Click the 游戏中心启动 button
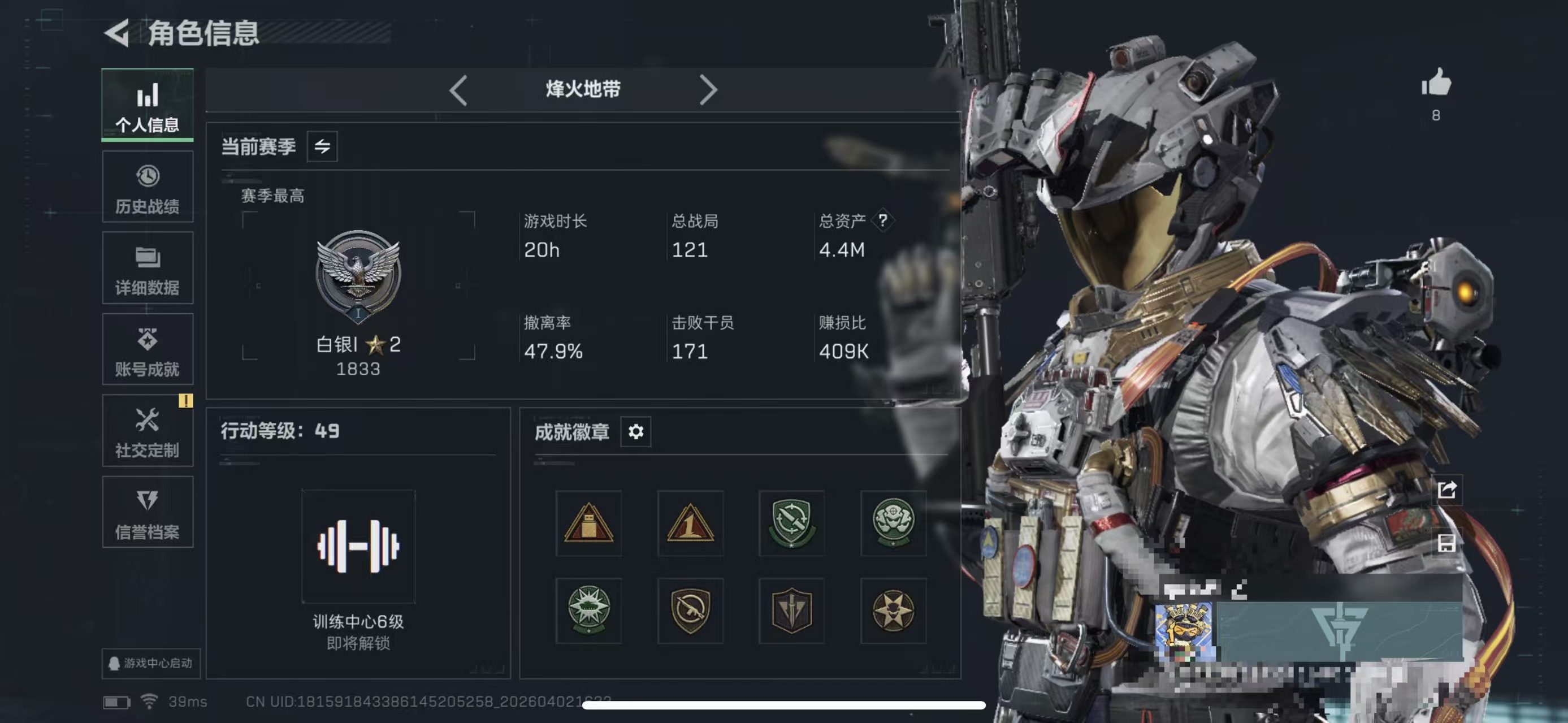This screenshot has height=723, width=1568. (151, 663)
